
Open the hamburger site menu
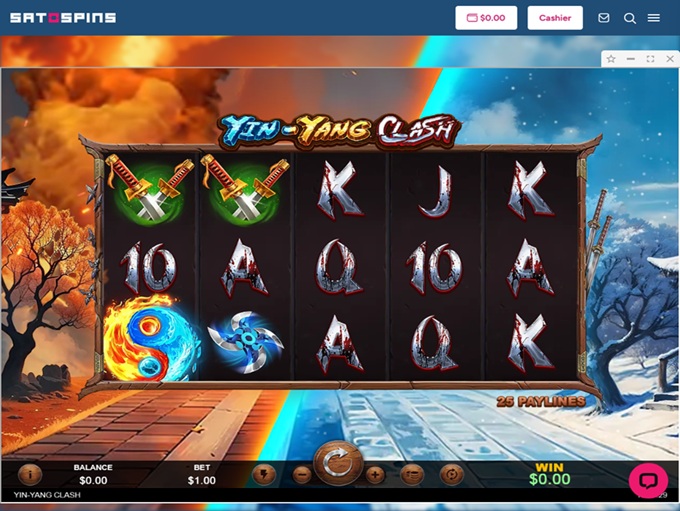coord(654,18)
